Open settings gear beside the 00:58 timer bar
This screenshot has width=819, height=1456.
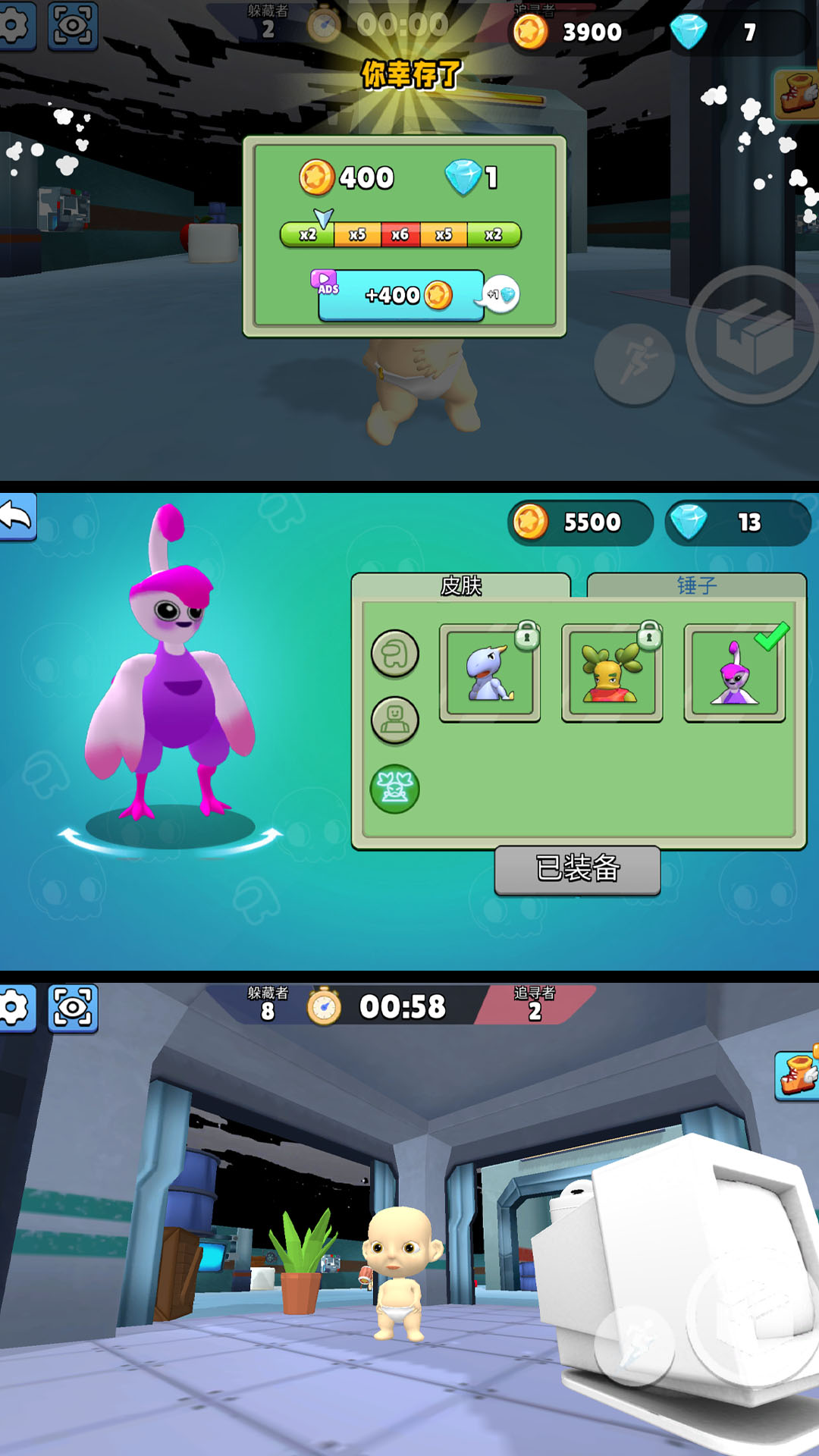(15, 1009)
